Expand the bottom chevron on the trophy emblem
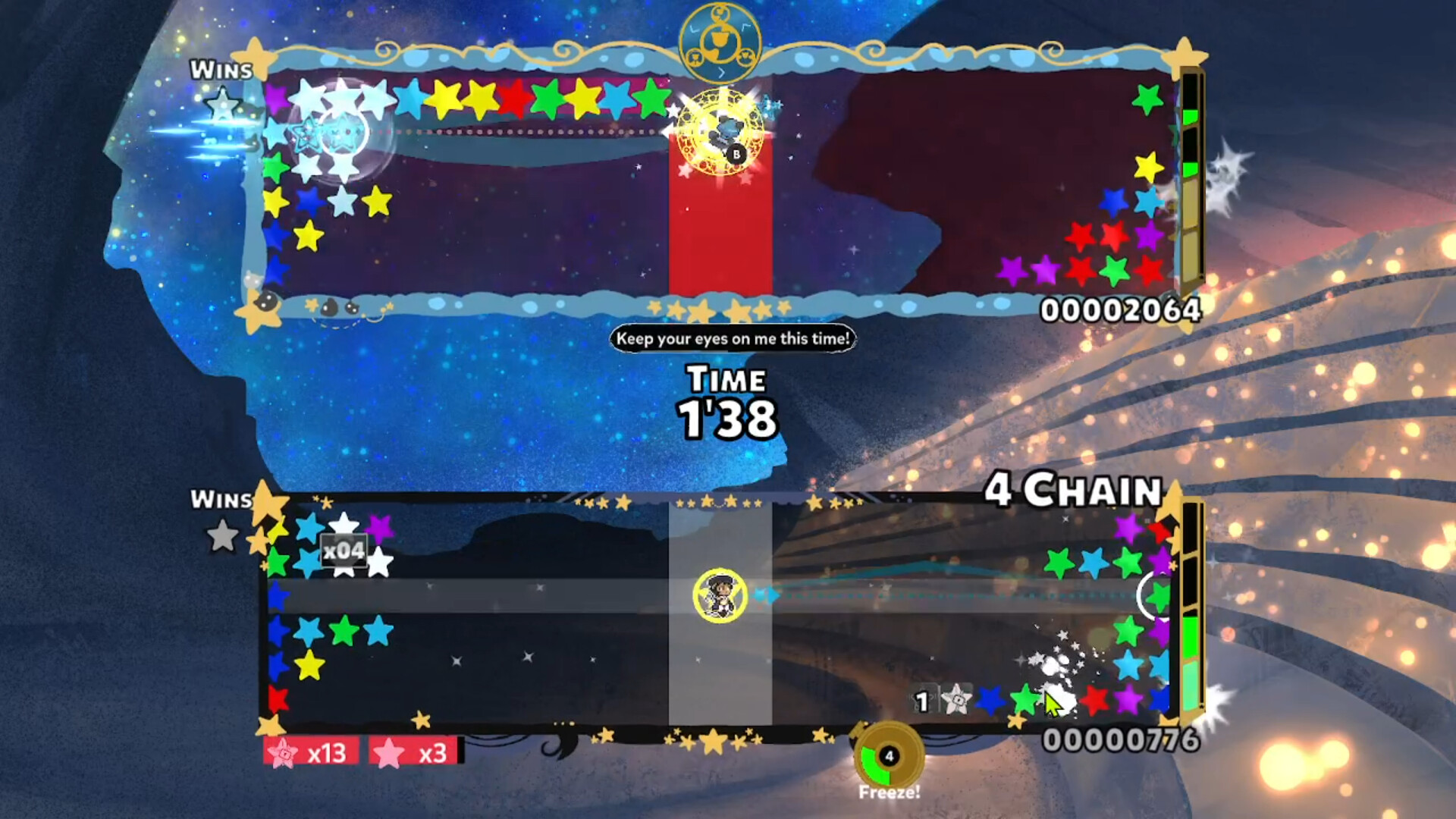Screen dimensions: 1456x819 pyautogui.click(x=721, y=71)
